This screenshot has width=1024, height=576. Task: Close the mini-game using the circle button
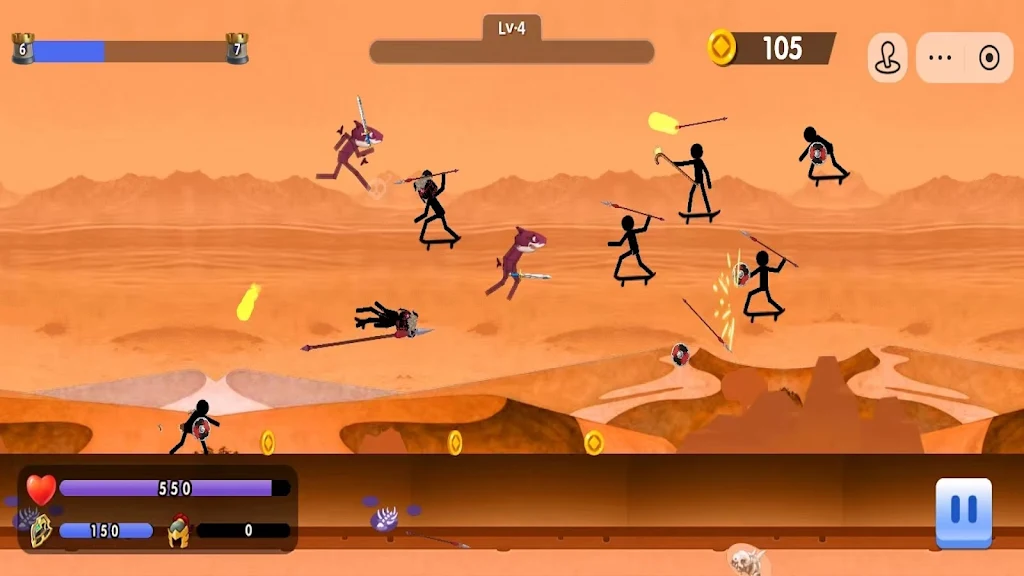coord(989,58)
